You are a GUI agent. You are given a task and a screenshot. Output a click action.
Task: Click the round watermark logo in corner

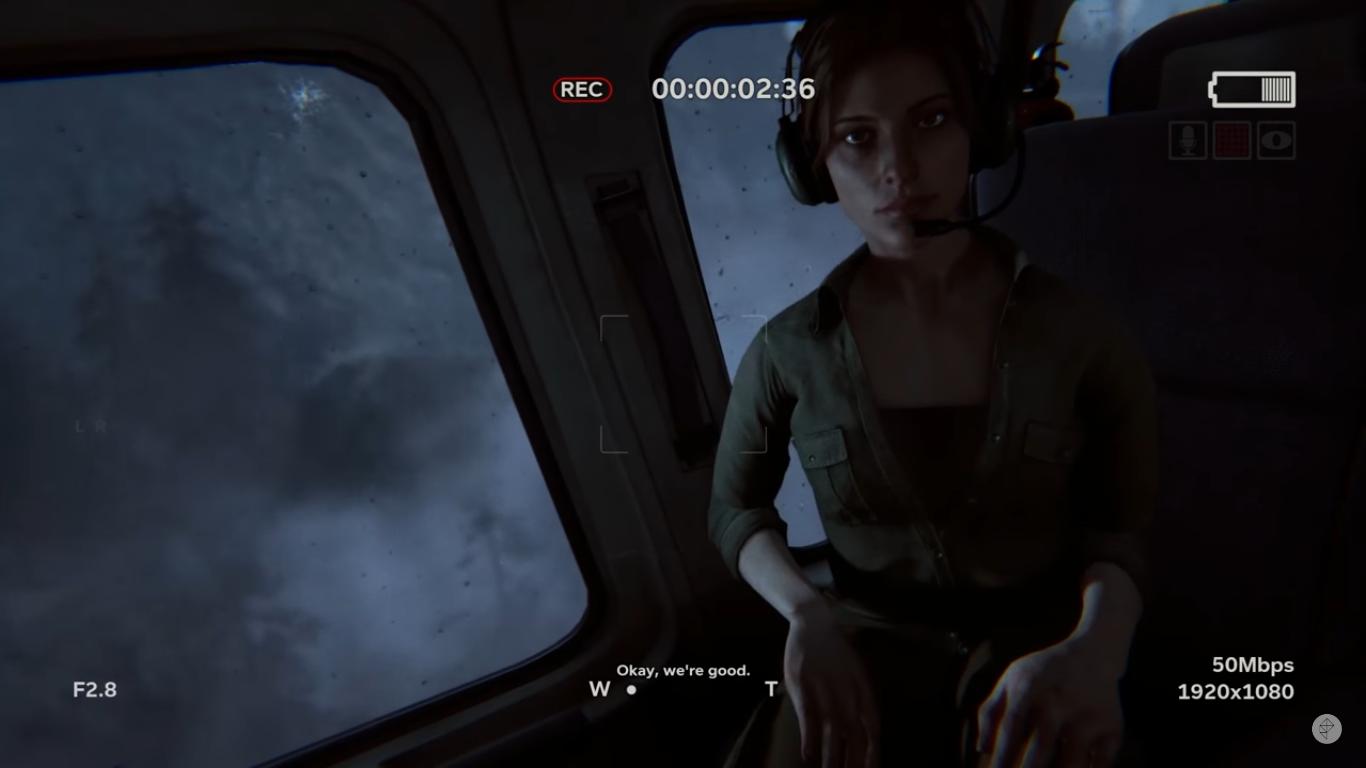point(1326,729)
